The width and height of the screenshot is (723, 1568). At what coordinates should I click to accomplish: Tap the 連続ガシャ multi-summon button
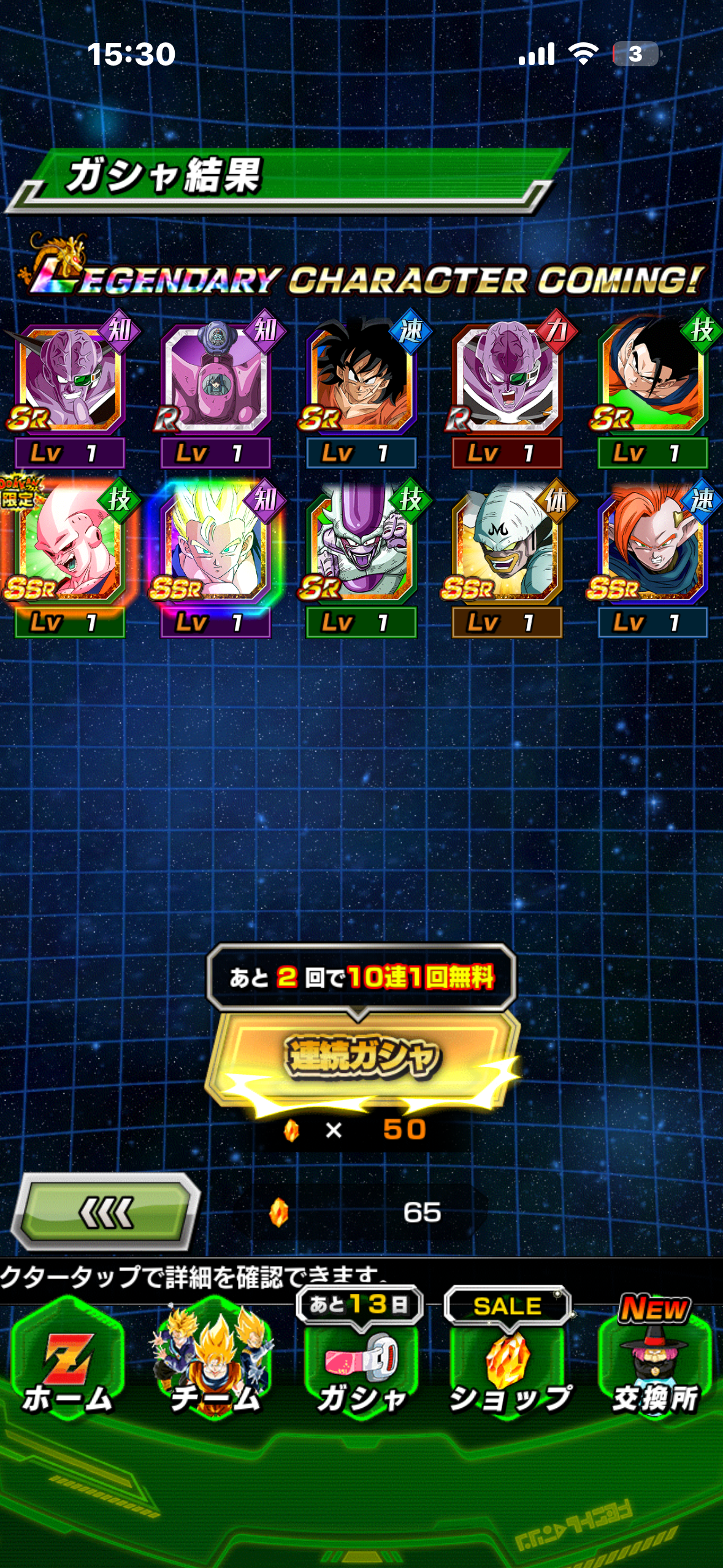(362, 1056)
